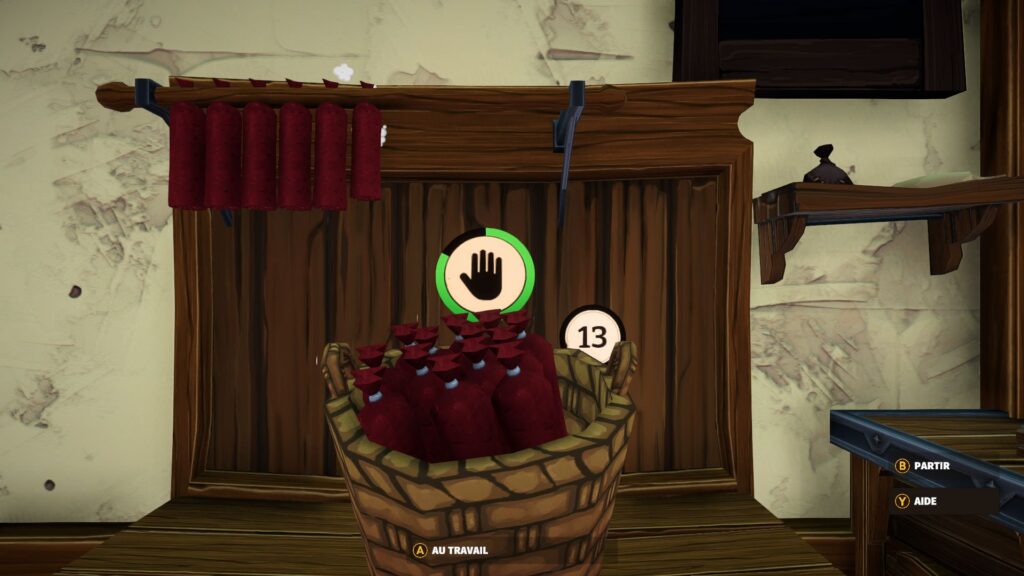Click the hand interaction icon
Screen dimensions: 1024x576
point(485,275)
